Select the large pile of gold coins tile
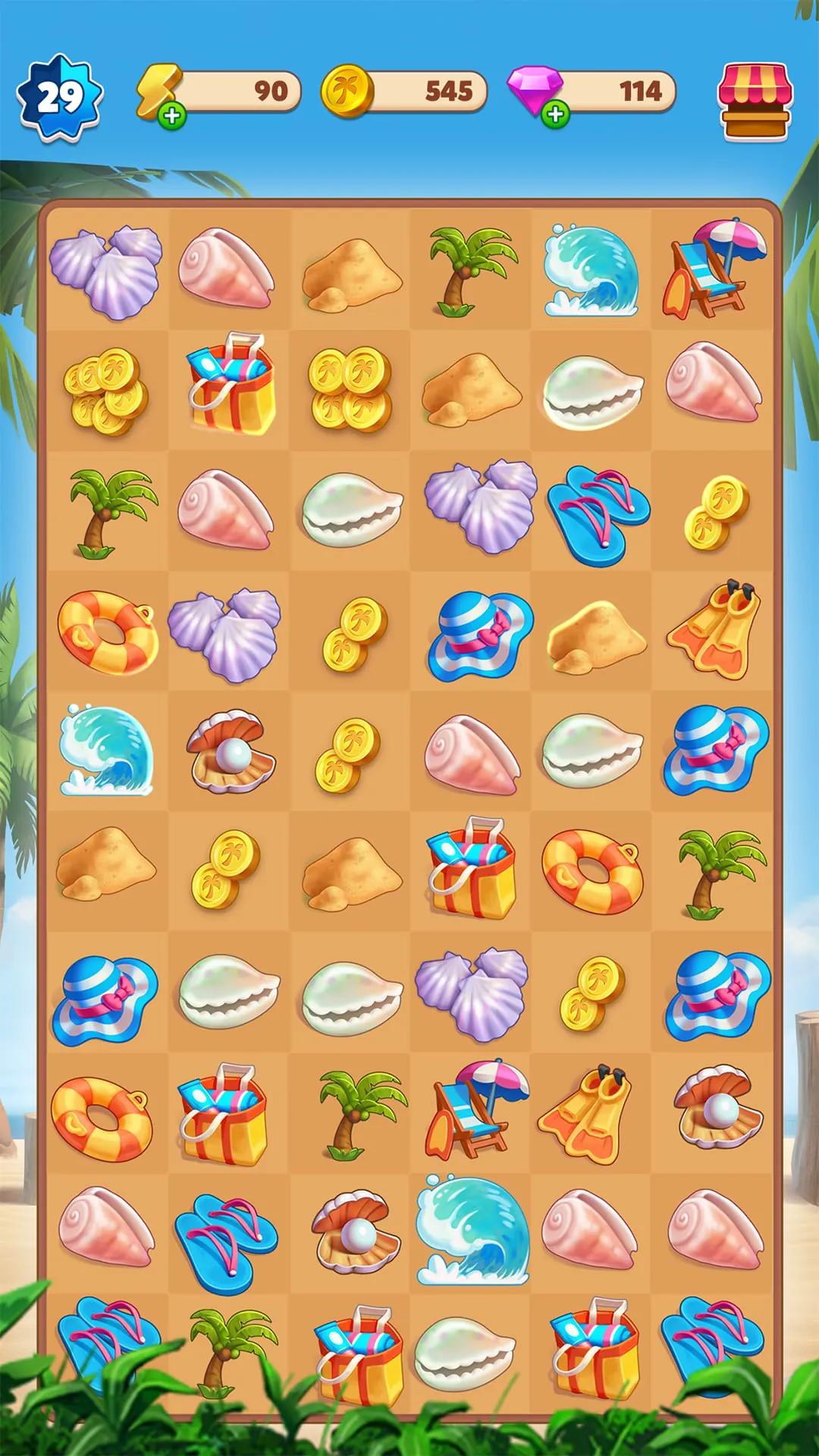Viewport: 819px width, 1456px height. 106,391
